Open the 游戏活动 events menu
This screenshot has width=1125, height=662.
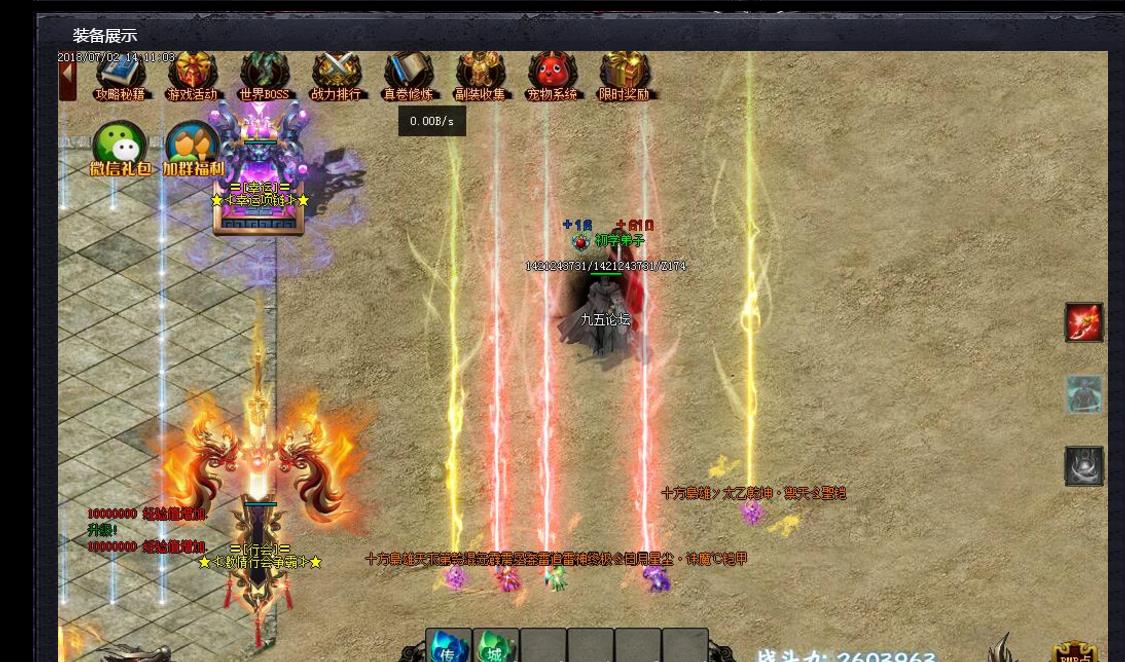pos(192,76)
